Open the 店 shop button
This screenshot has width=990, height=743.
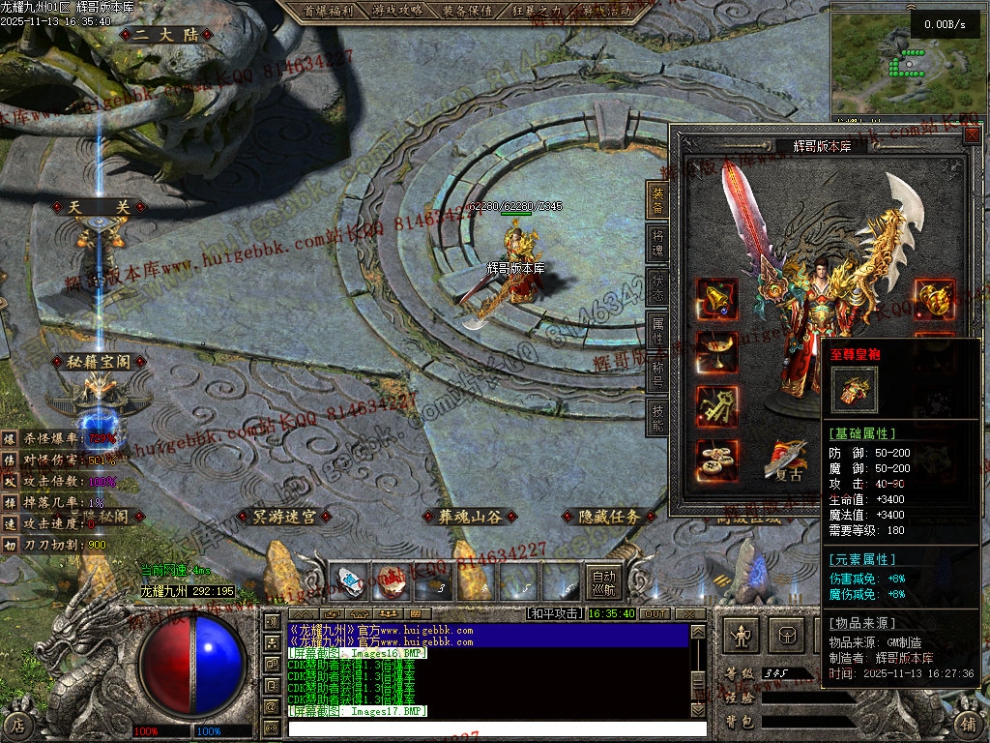point(17,724)
